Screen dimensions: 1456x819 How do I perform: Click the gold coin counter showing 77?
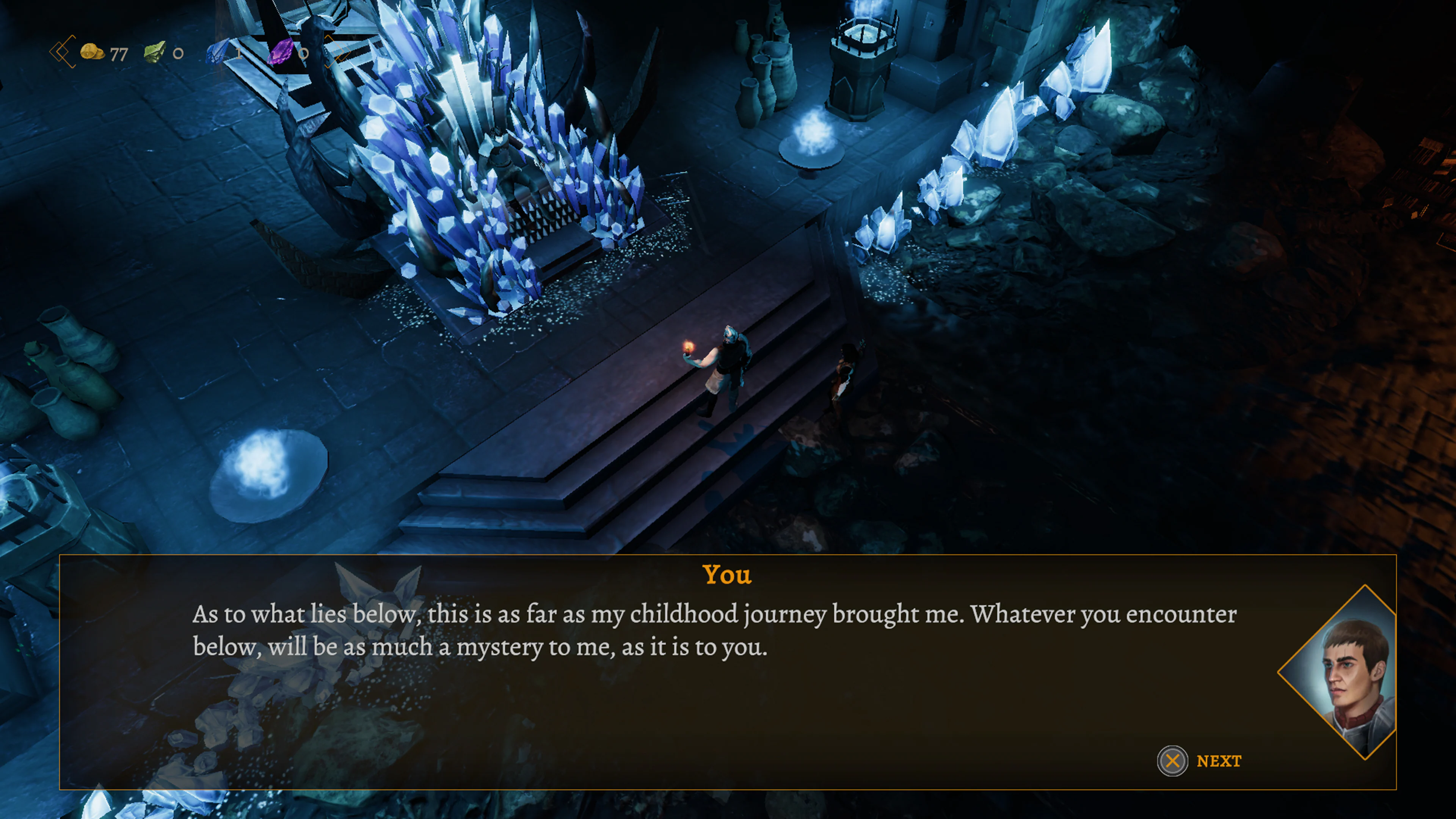pyautogui.click(x=120, y=54)
